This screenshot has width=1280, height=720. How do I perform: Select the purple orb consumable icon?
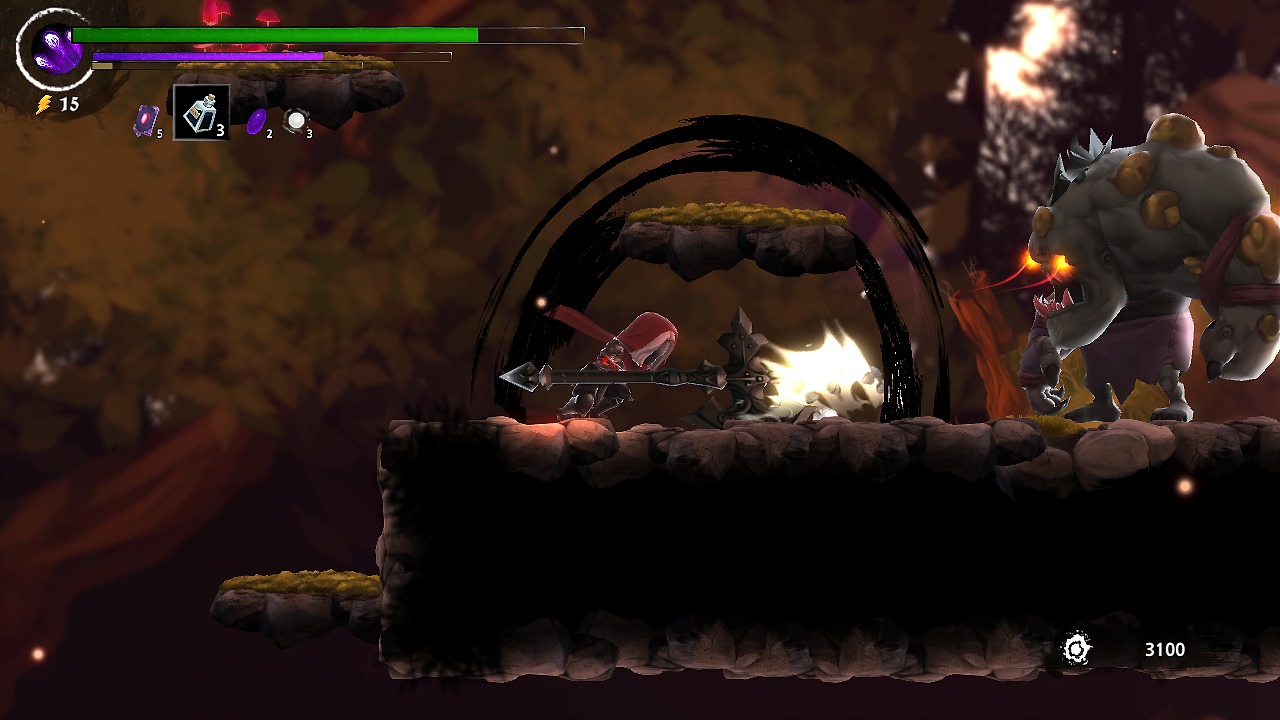pyautogui.click(x=257, y=122)
